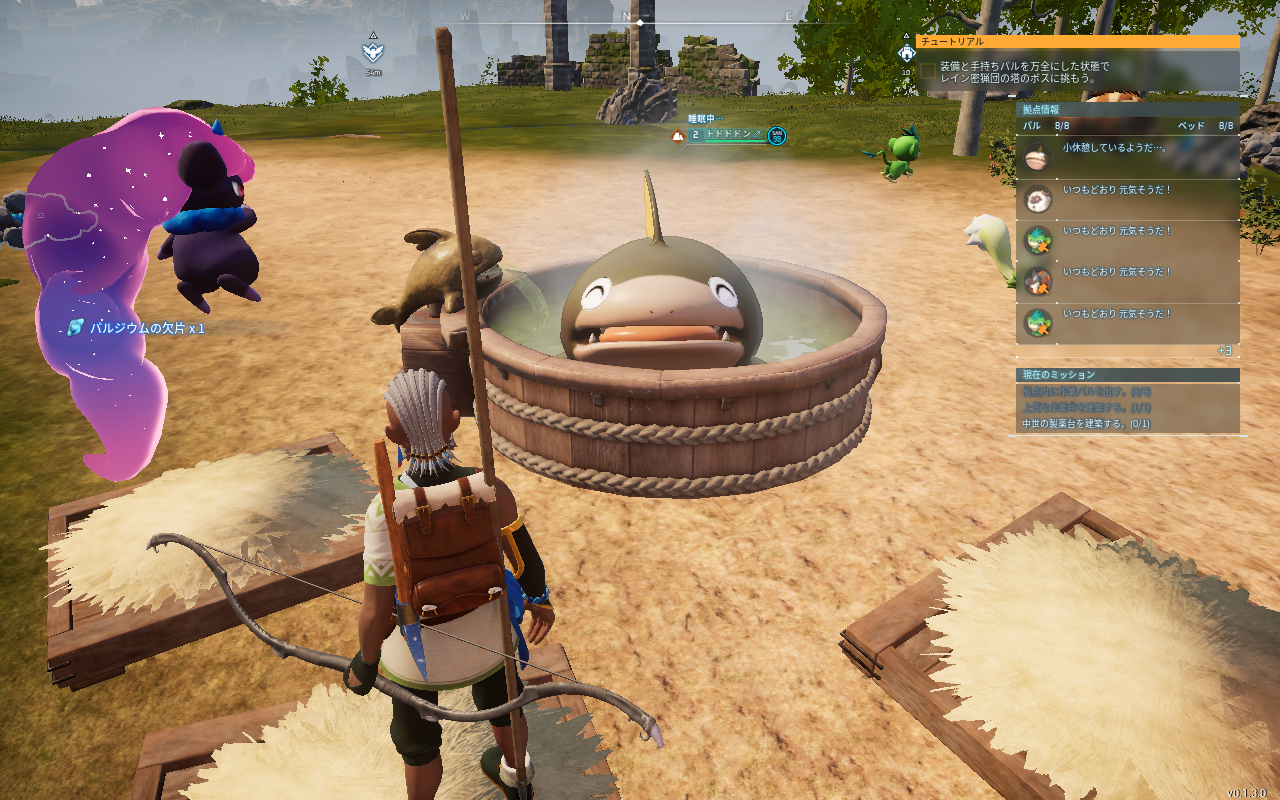The image size is (1280, 800).
Task: Select the resting pal row (小休憩しているようだ)
Action: click(x=1127, y=156)
